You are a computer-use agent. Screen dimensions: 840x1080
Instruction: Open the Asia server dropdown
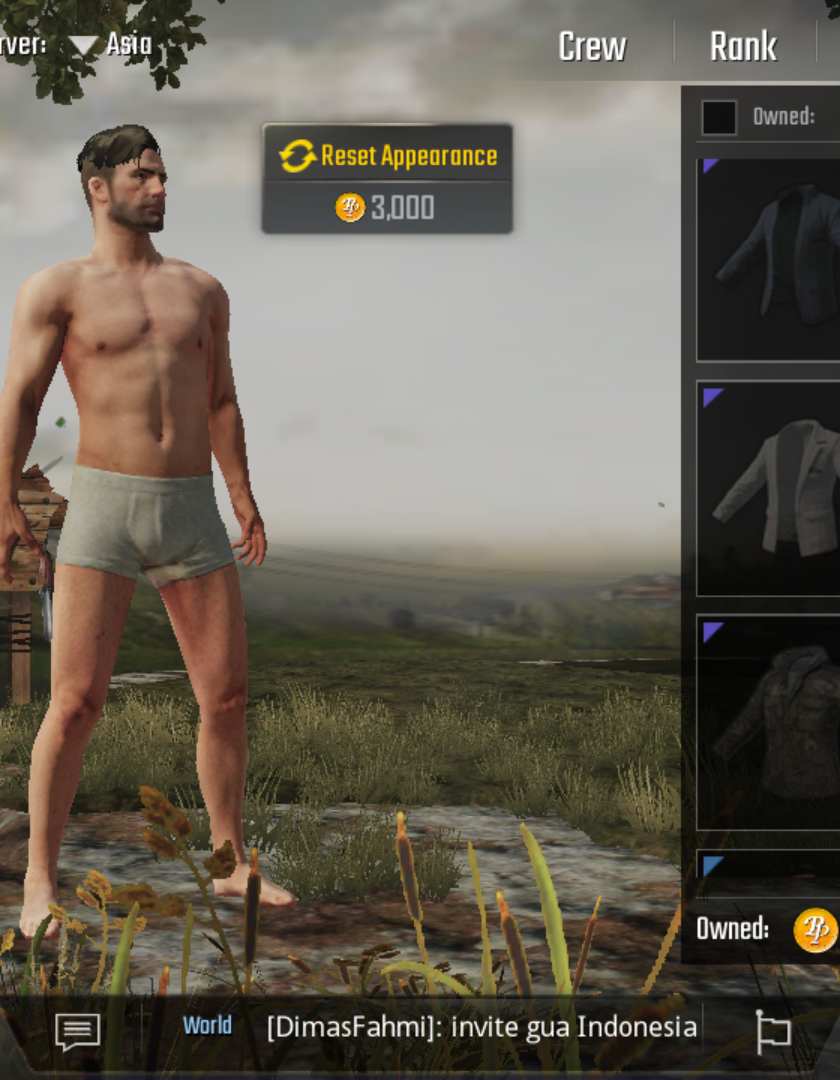click(x=110, y=44)
